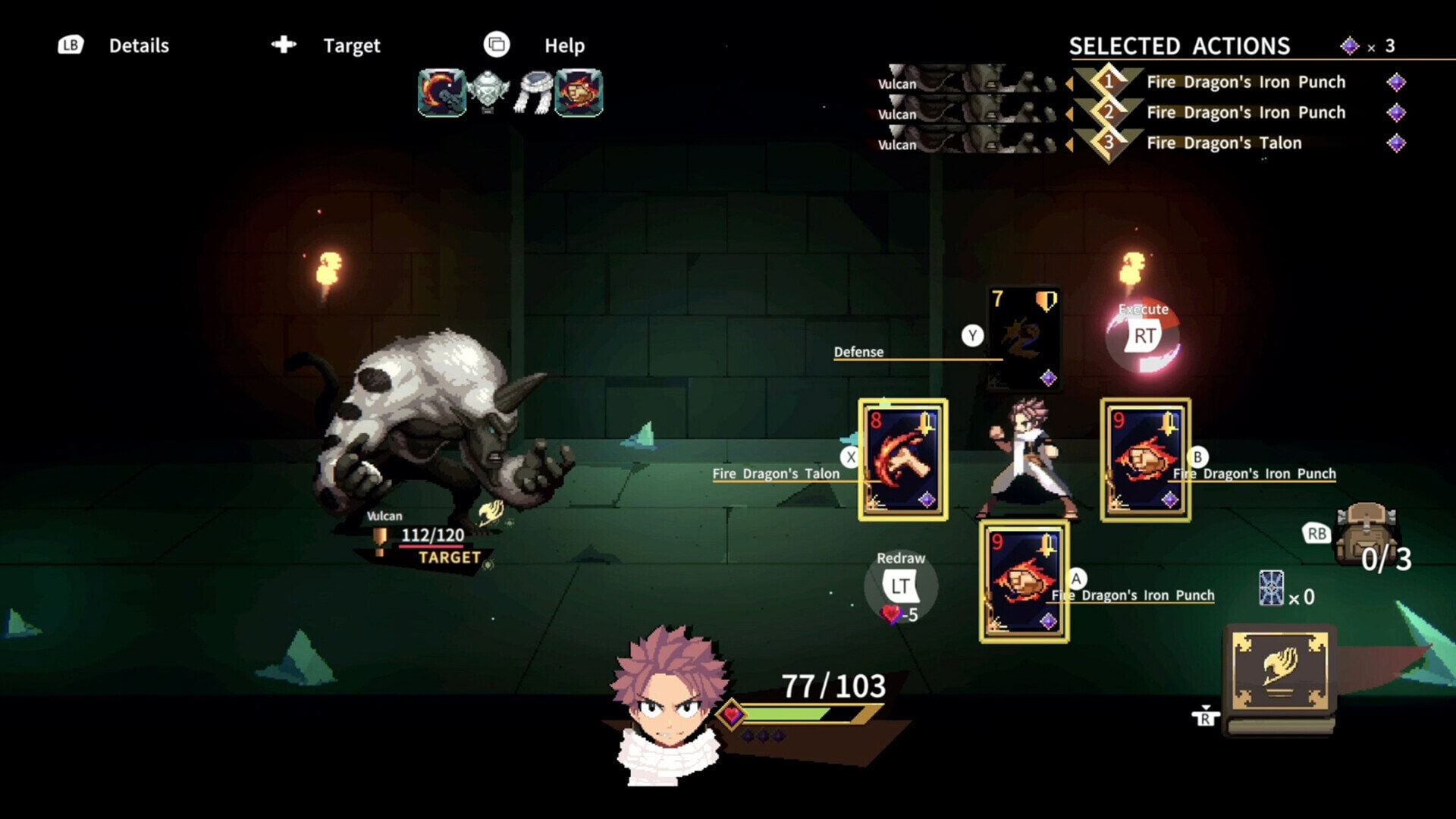Remove selected action 3 Fire Dragon's Talon

coord(1223,143)
